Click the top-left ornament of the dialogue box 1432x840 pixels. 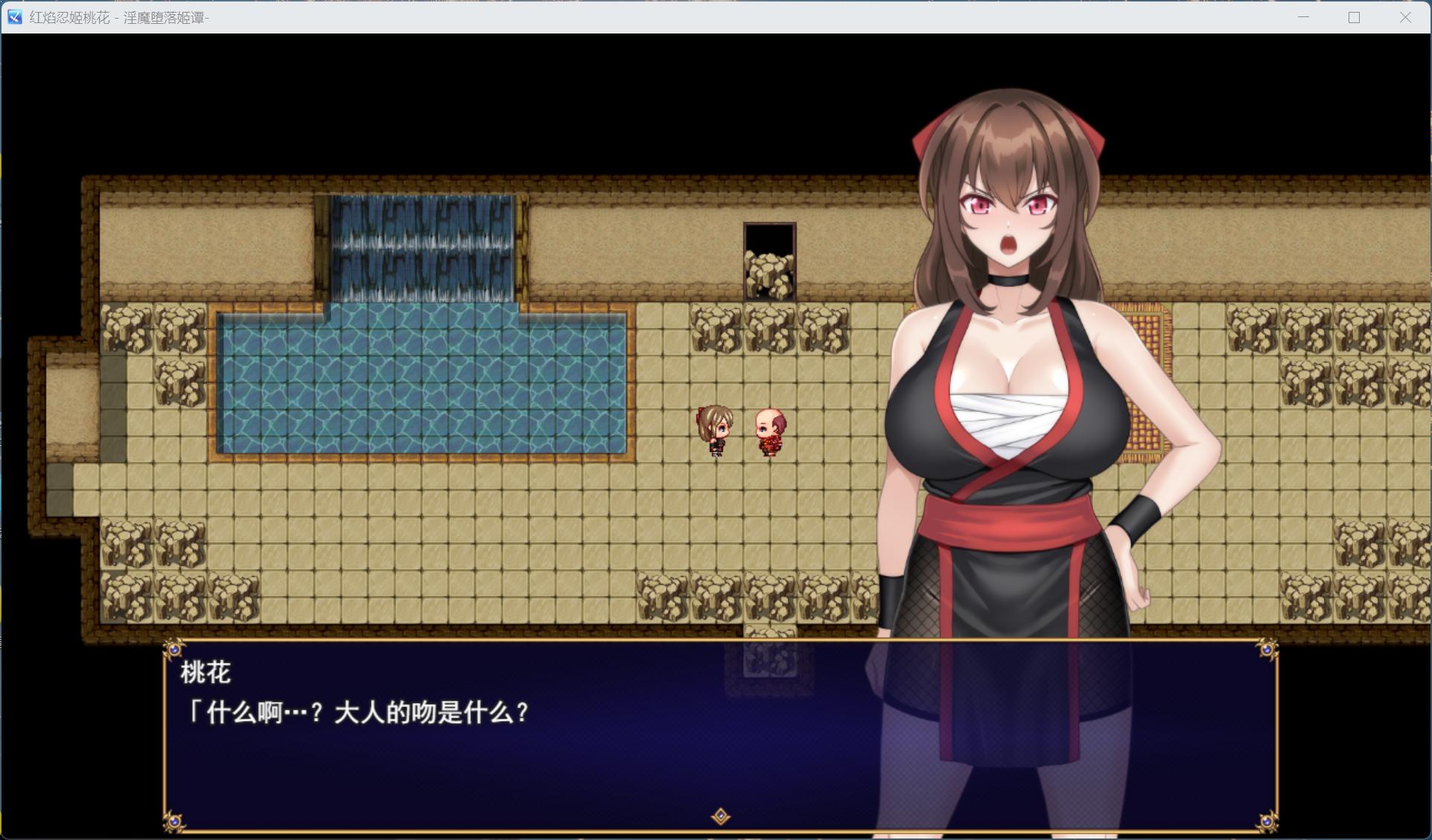click(x=174, y=649)
